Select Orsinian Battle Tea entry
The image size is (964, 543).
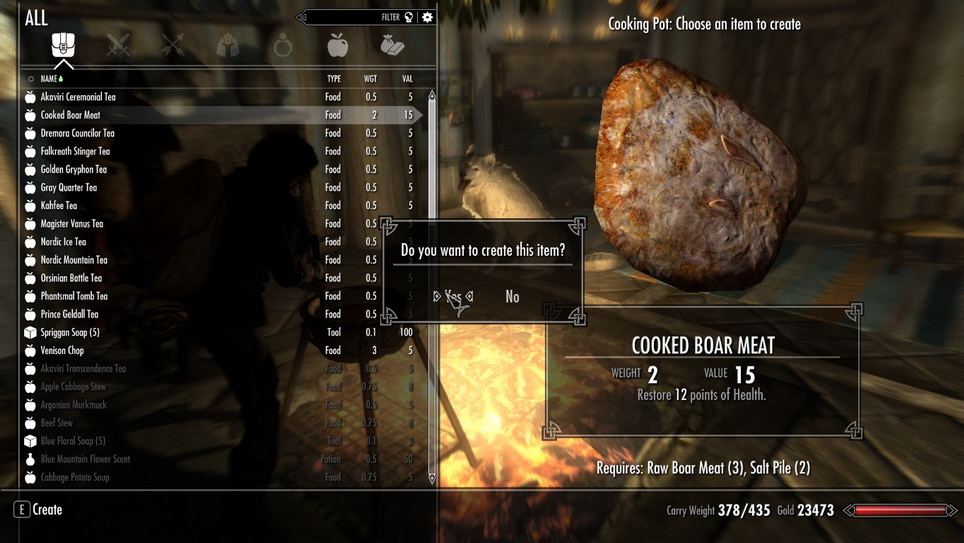coord(71,278)
